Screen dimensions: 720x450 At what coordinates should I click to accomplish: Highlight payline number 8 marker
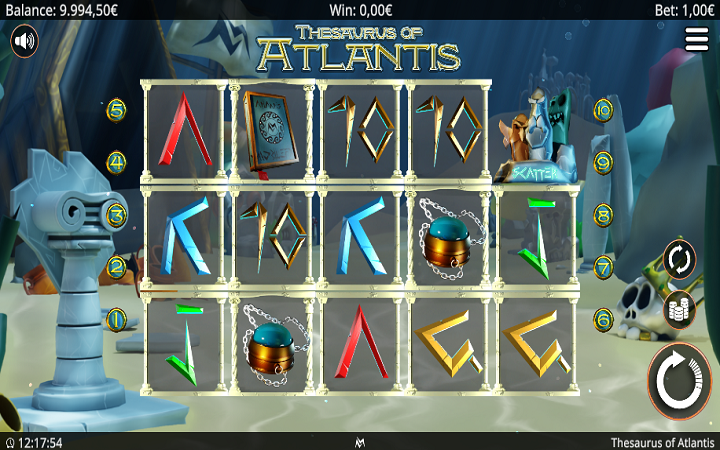603,214
